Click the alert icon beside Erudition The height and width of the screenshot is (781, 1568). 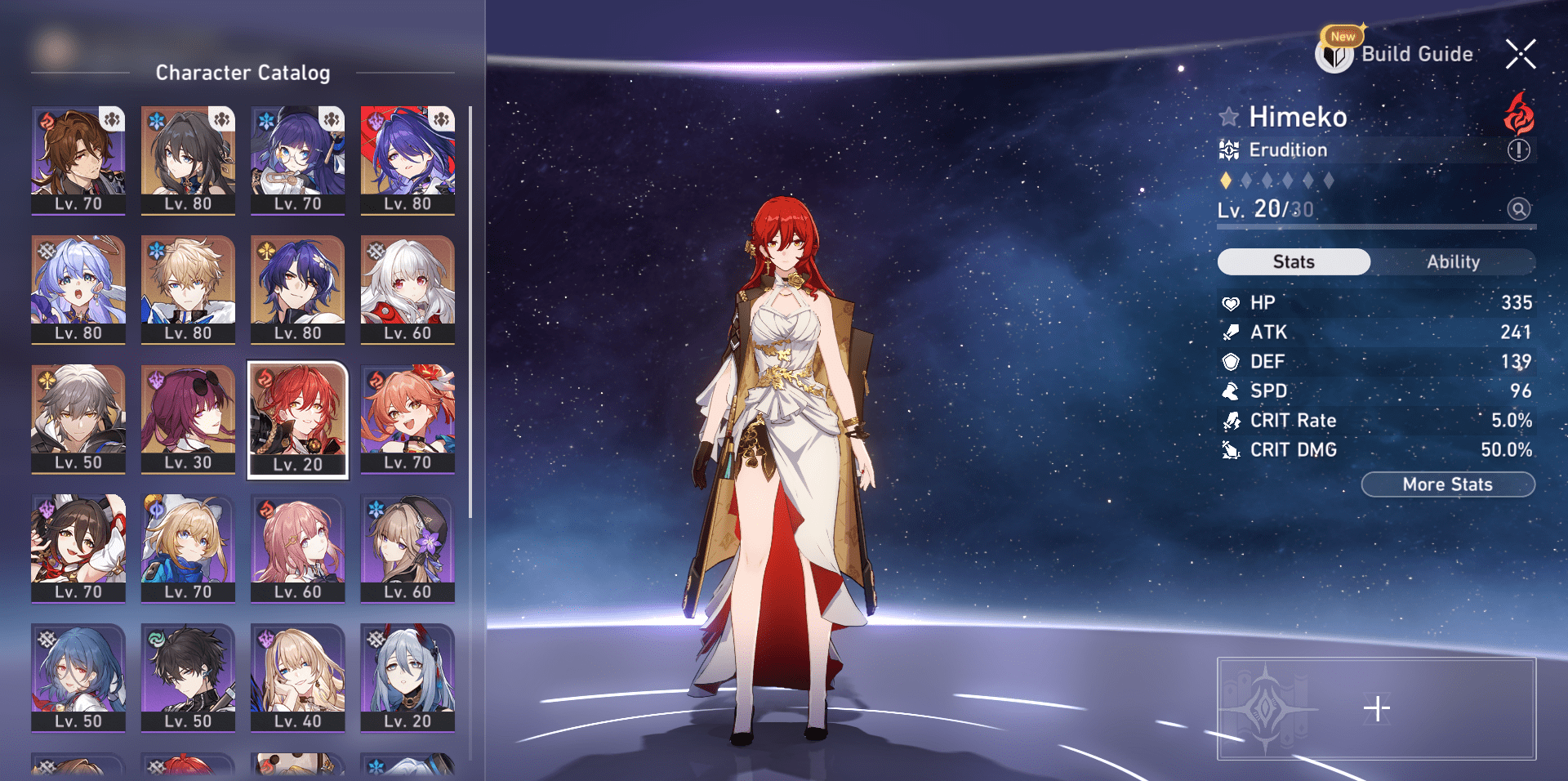click(1517, 150)
